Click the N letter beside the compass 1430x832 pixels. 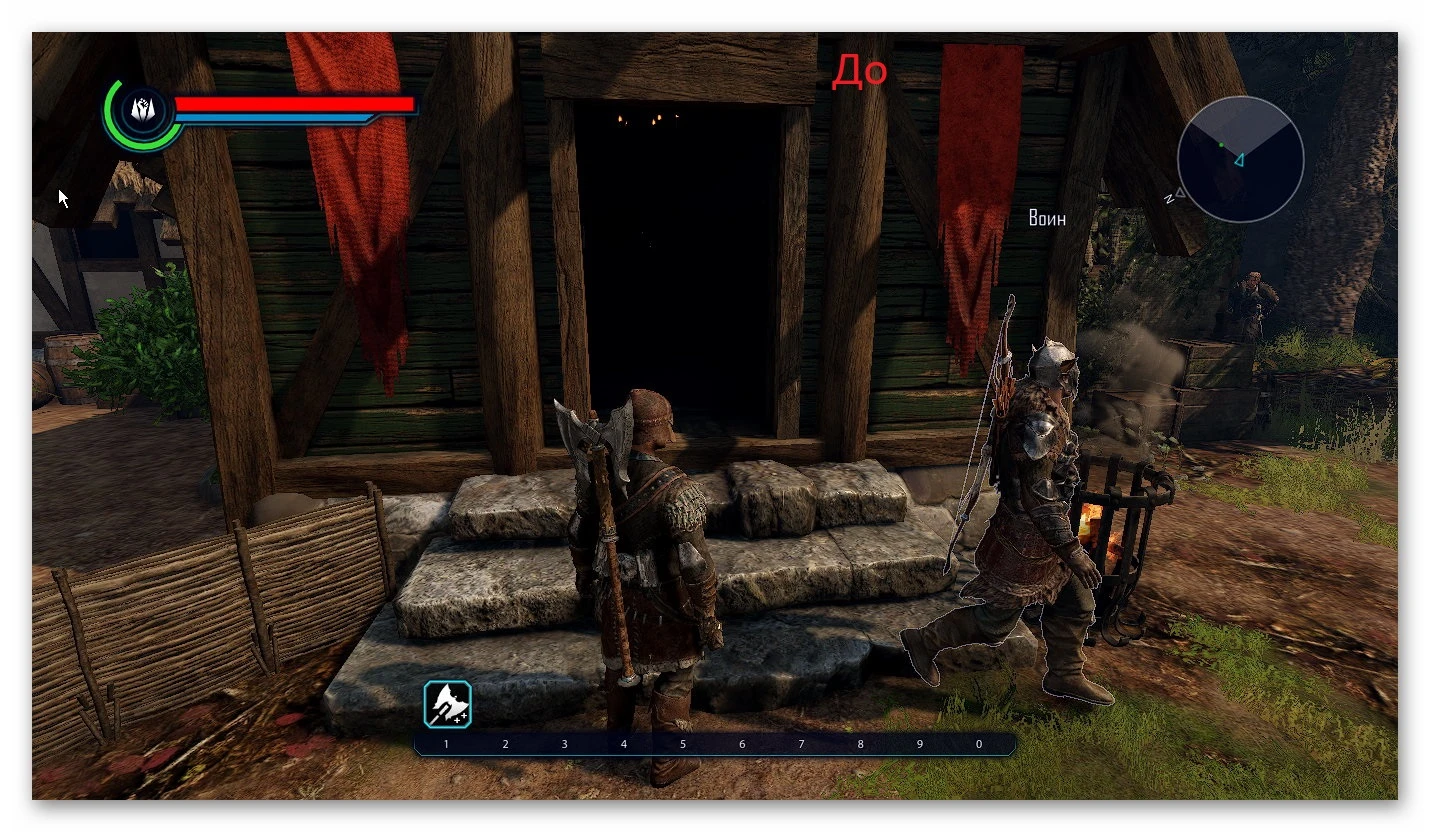1168,197
